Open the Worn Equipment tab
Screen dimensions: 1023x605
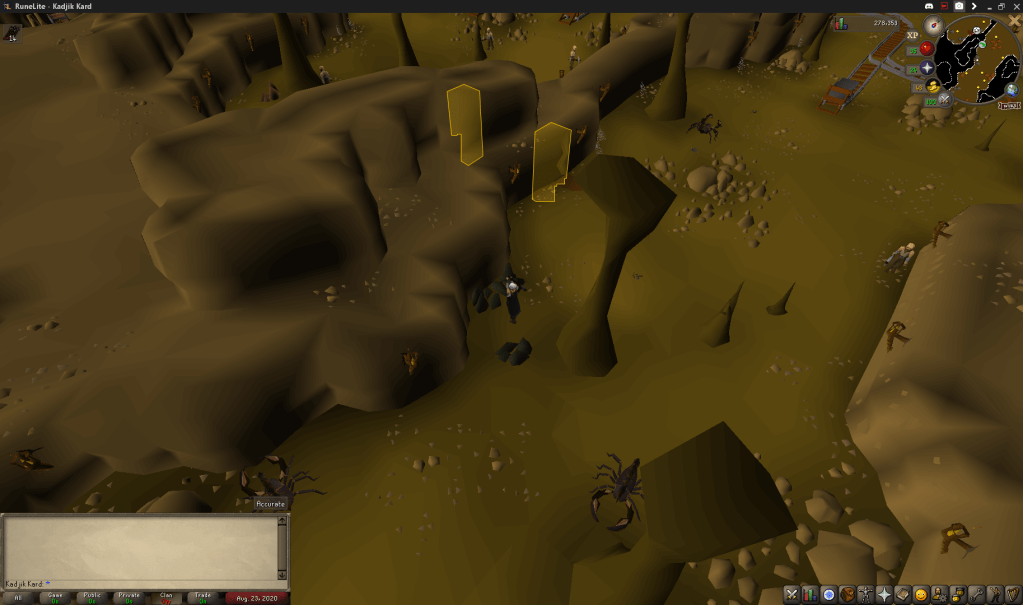pyautogui.click(x=866, y=595)
